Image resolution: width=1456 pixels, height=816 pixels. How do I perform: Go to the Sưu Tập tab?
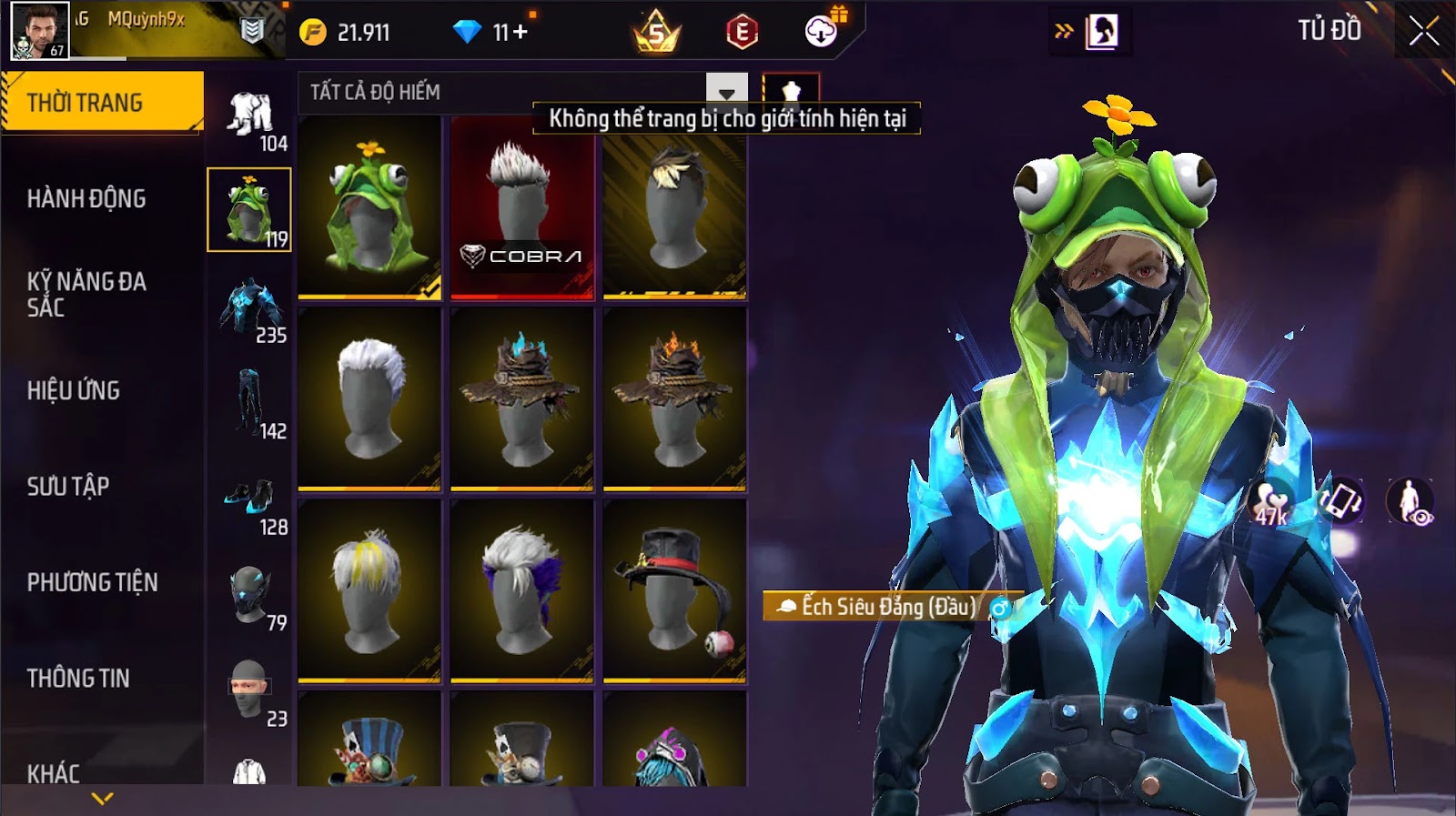pos(68,486)
